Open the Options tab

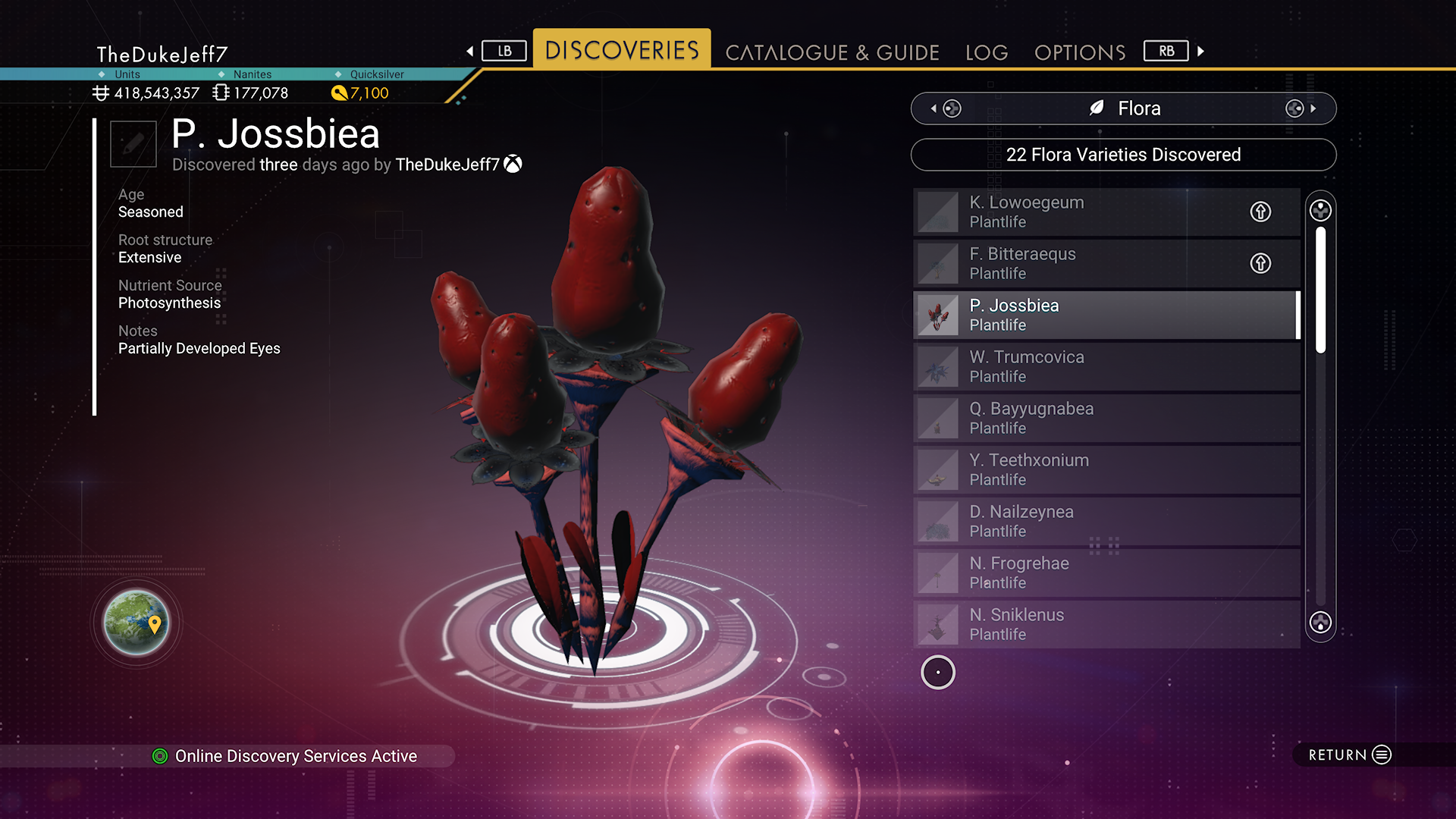[1080, 52]
